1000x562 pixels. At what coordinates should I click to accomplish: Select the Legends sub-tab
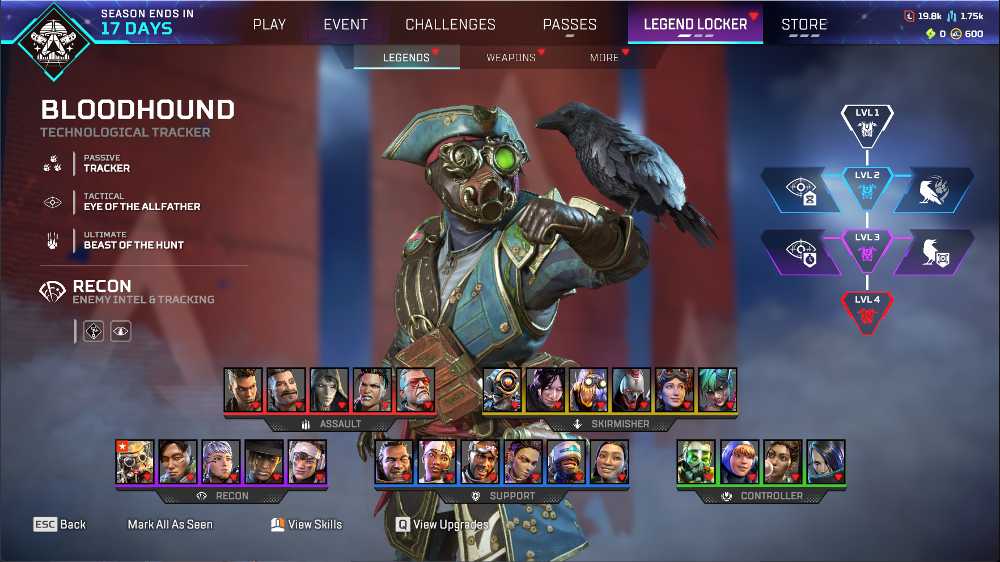coord(406,58)
